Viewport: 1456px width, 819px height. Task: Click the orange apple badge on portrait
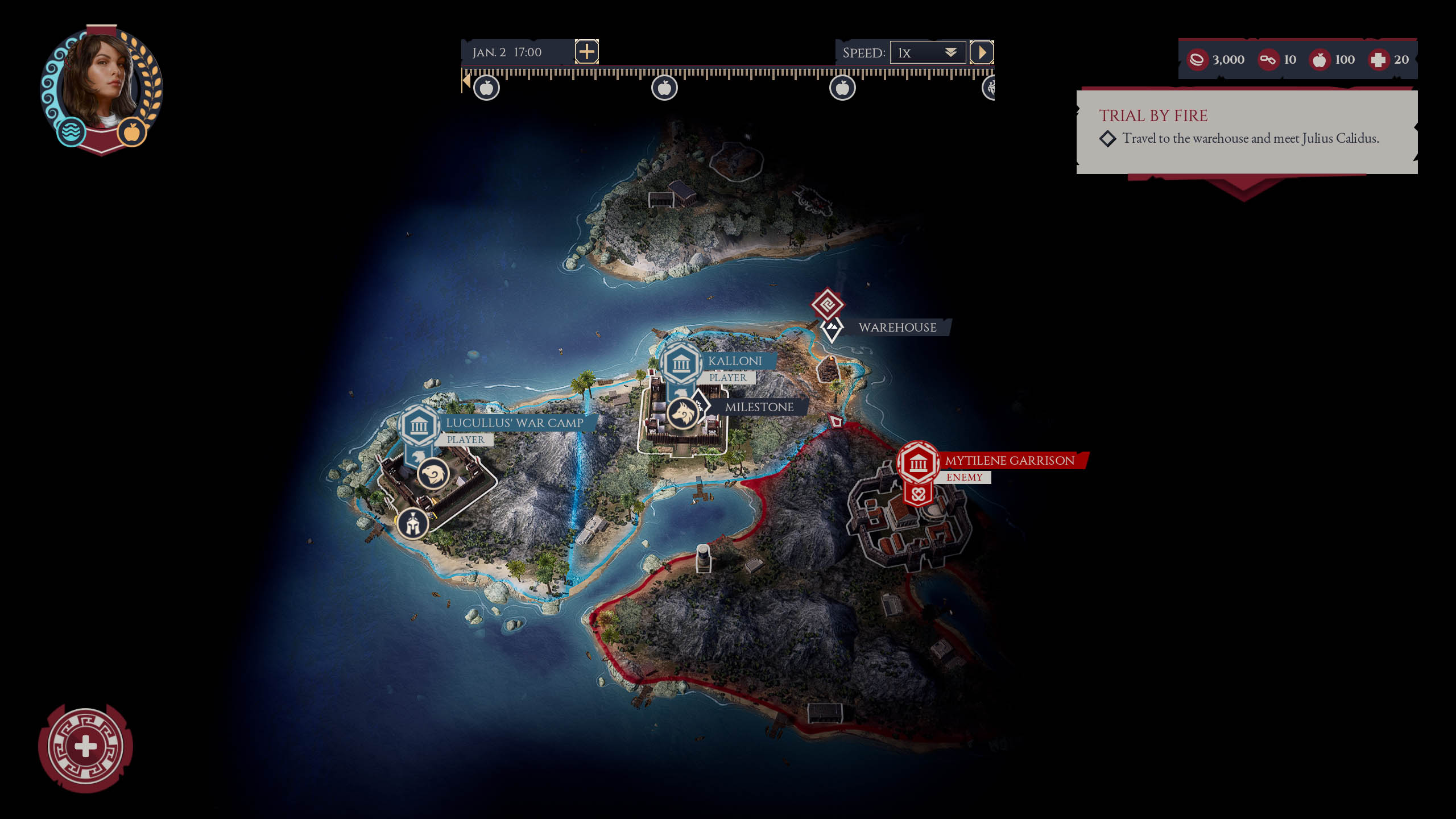click(x=132, y=132)
